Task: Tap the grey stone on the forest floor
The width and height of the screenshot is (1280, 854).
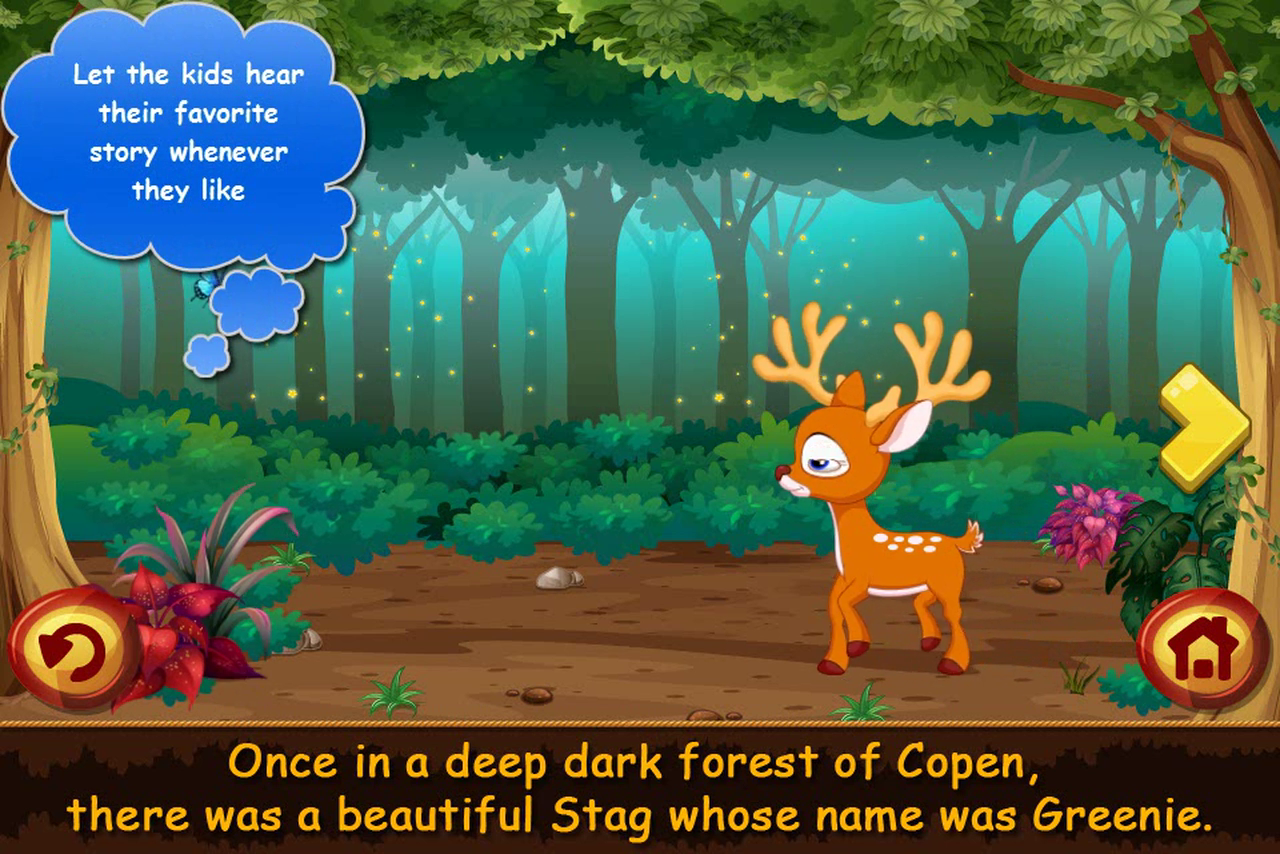Action: [x=558, y=580]
